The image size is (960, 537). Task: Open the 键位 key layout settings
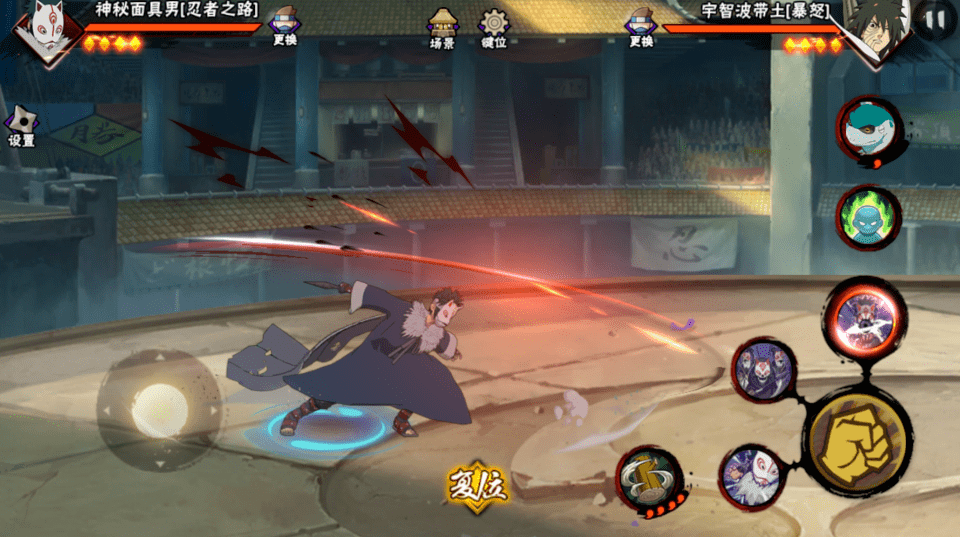[x=494, y=27]
